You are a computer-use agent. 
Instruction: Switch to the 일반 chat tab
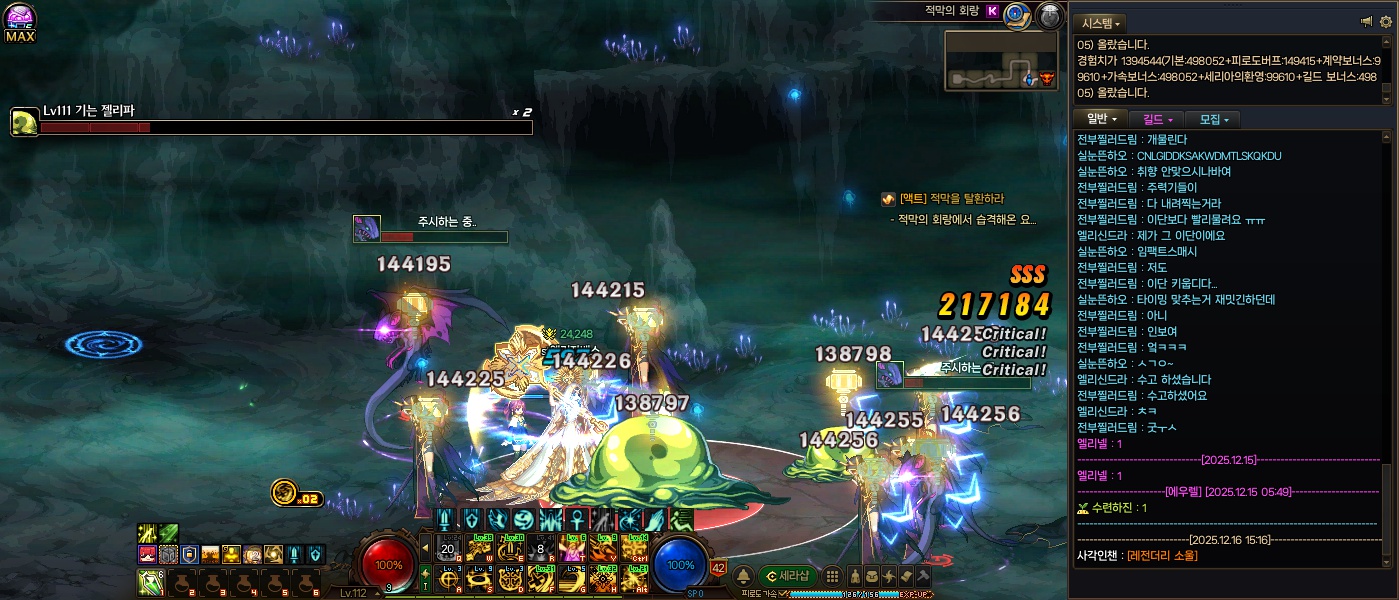[1102, 119]
